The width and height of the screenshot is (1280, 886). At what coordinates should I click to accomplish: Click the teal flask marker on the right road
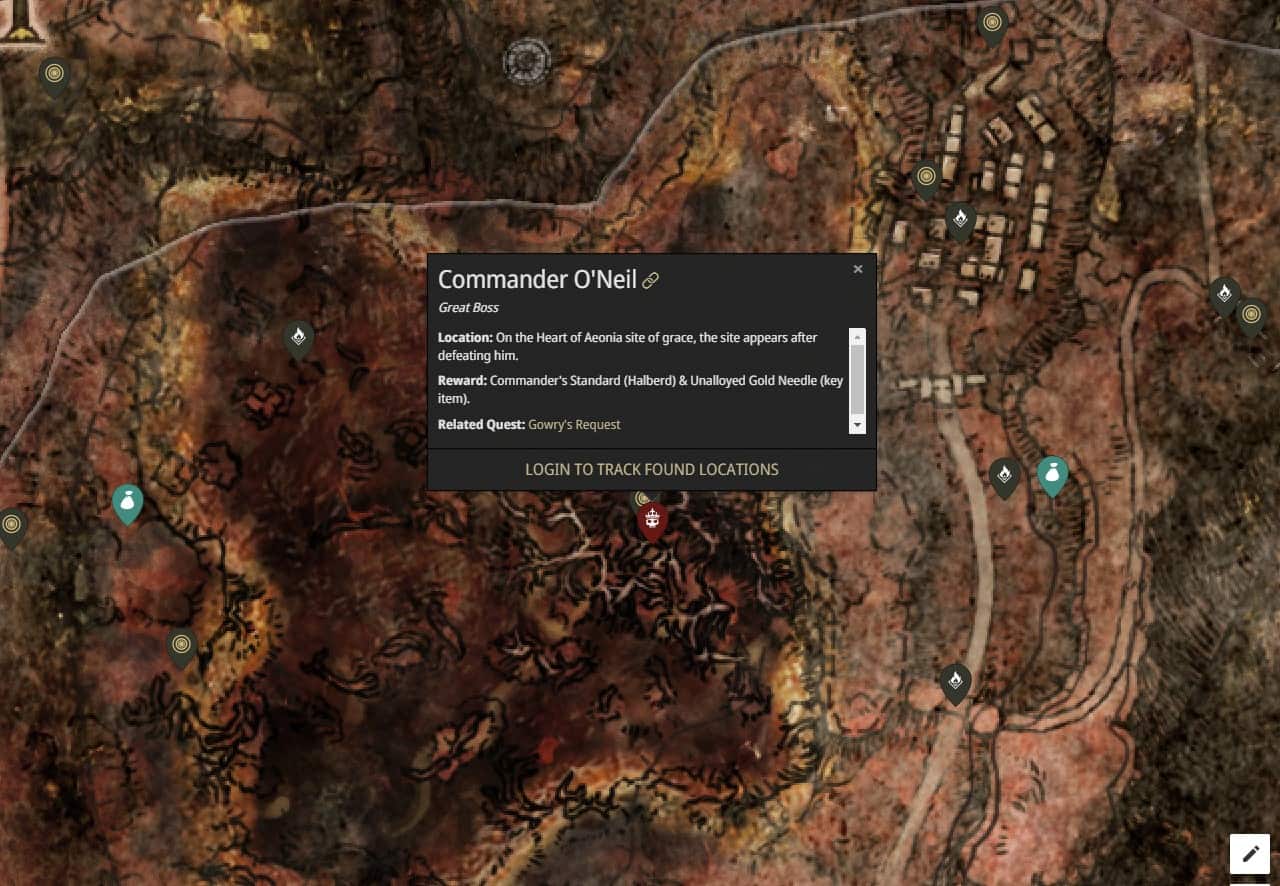click(x=1052, y=475)
